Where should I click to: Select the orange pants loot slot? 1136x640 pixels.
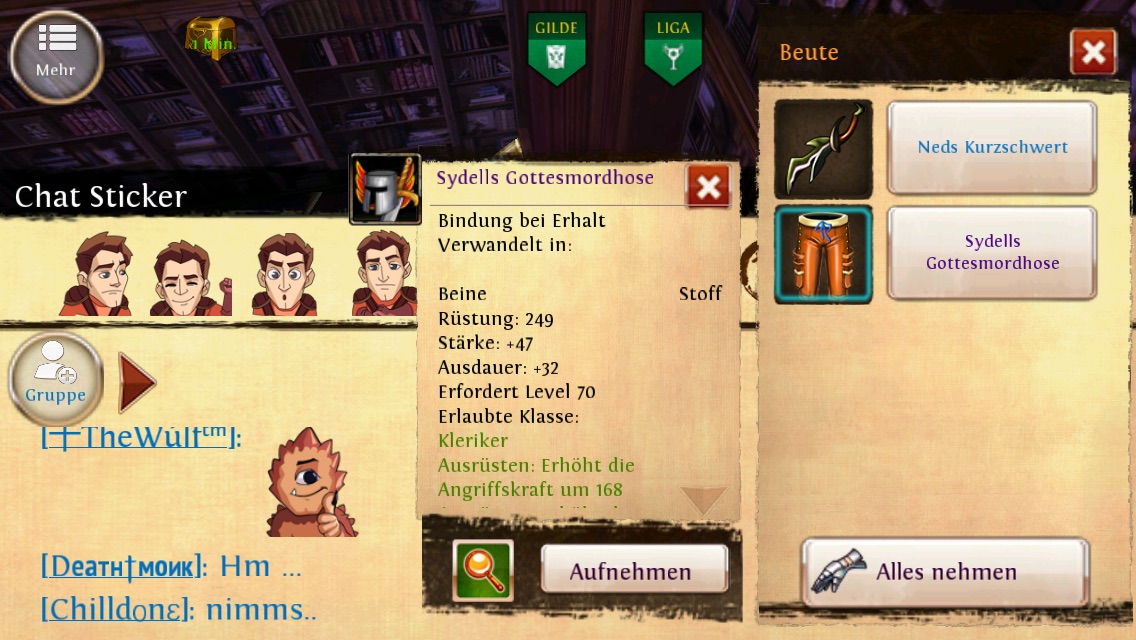click(x=823, y=254)
